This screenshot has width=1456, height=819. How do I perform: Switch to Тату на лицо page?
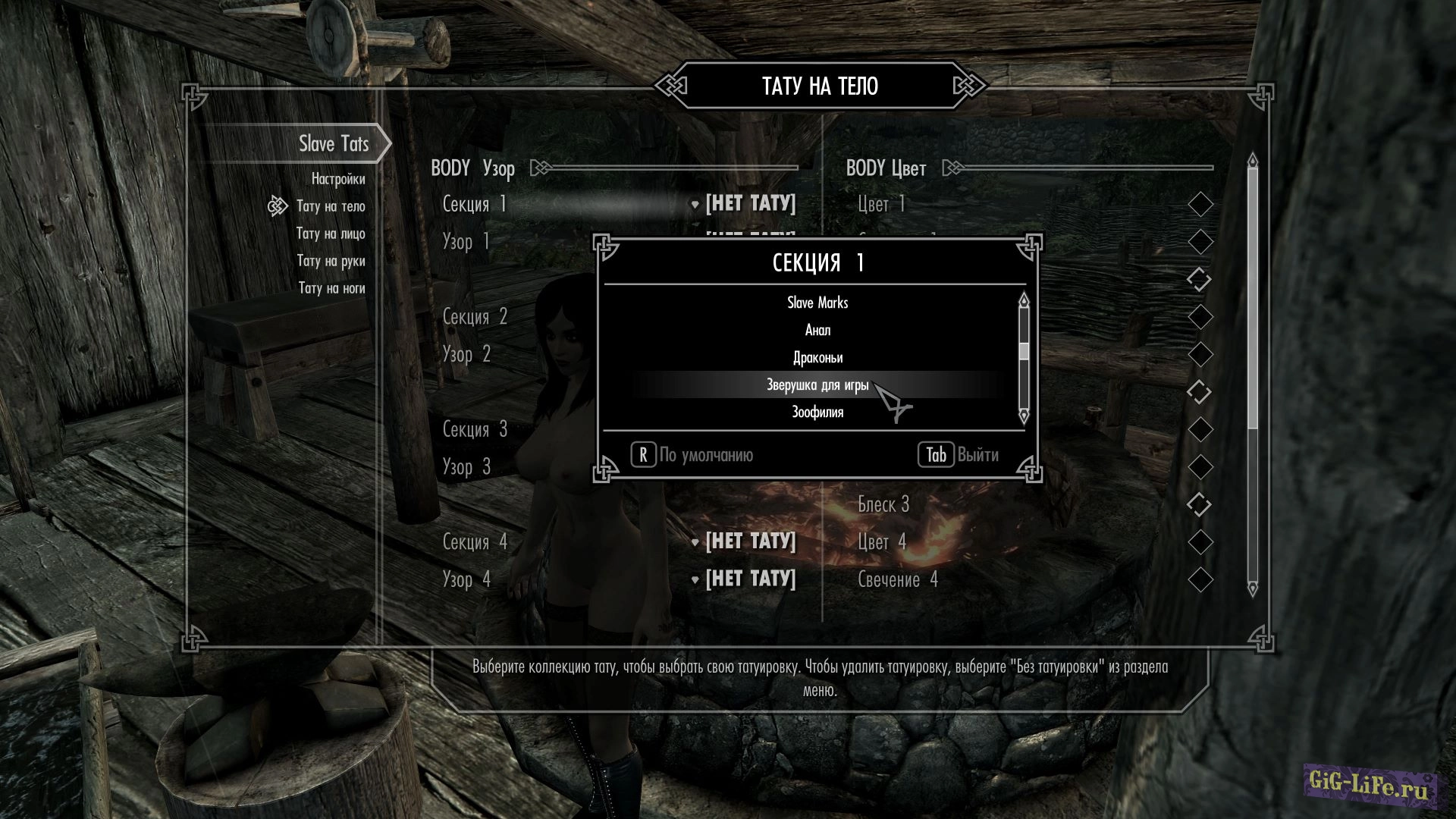click(331, 234)
